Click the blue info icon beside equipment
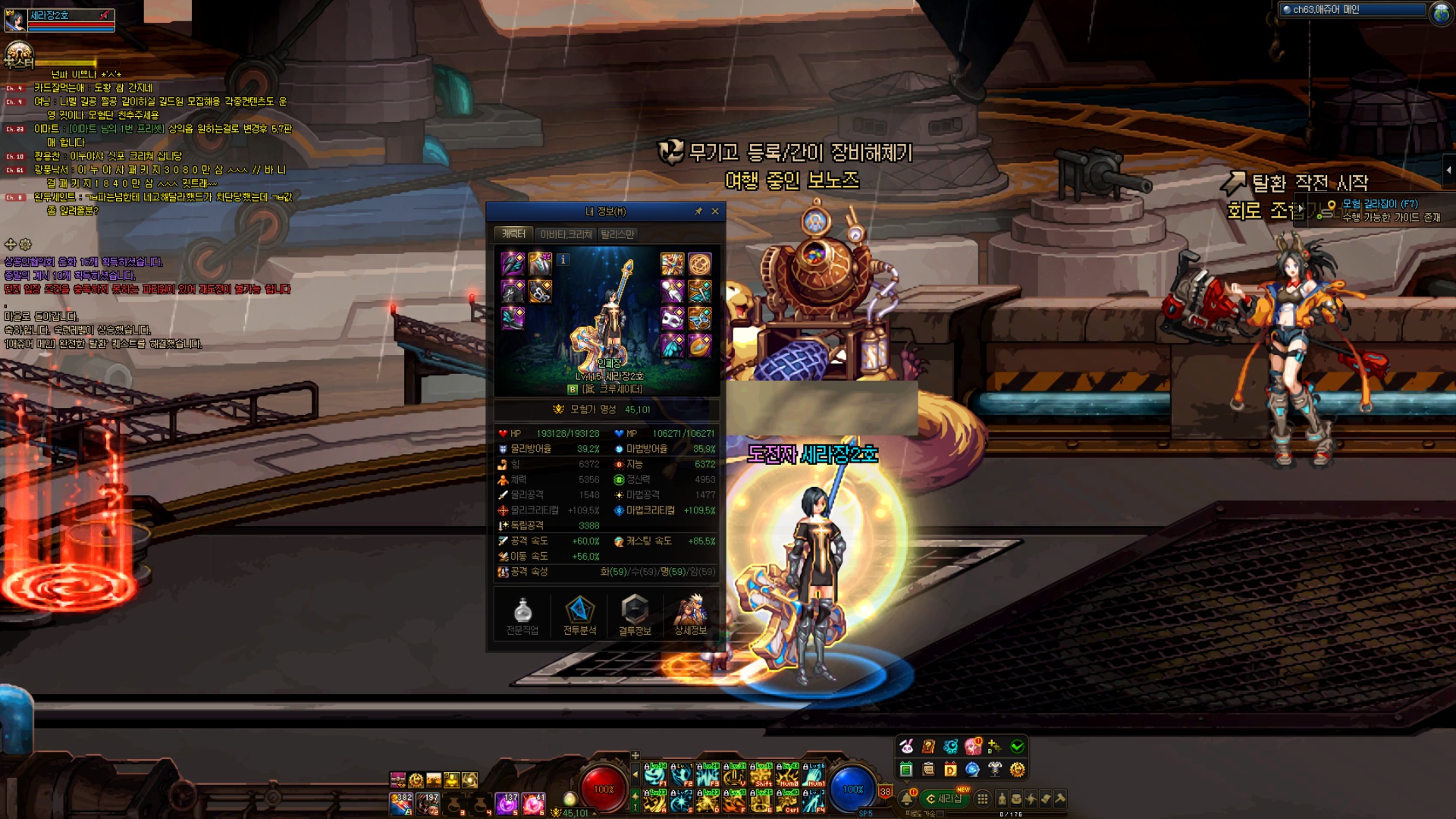The width and height of the screenshot is (1456, 819). [563, 260]
